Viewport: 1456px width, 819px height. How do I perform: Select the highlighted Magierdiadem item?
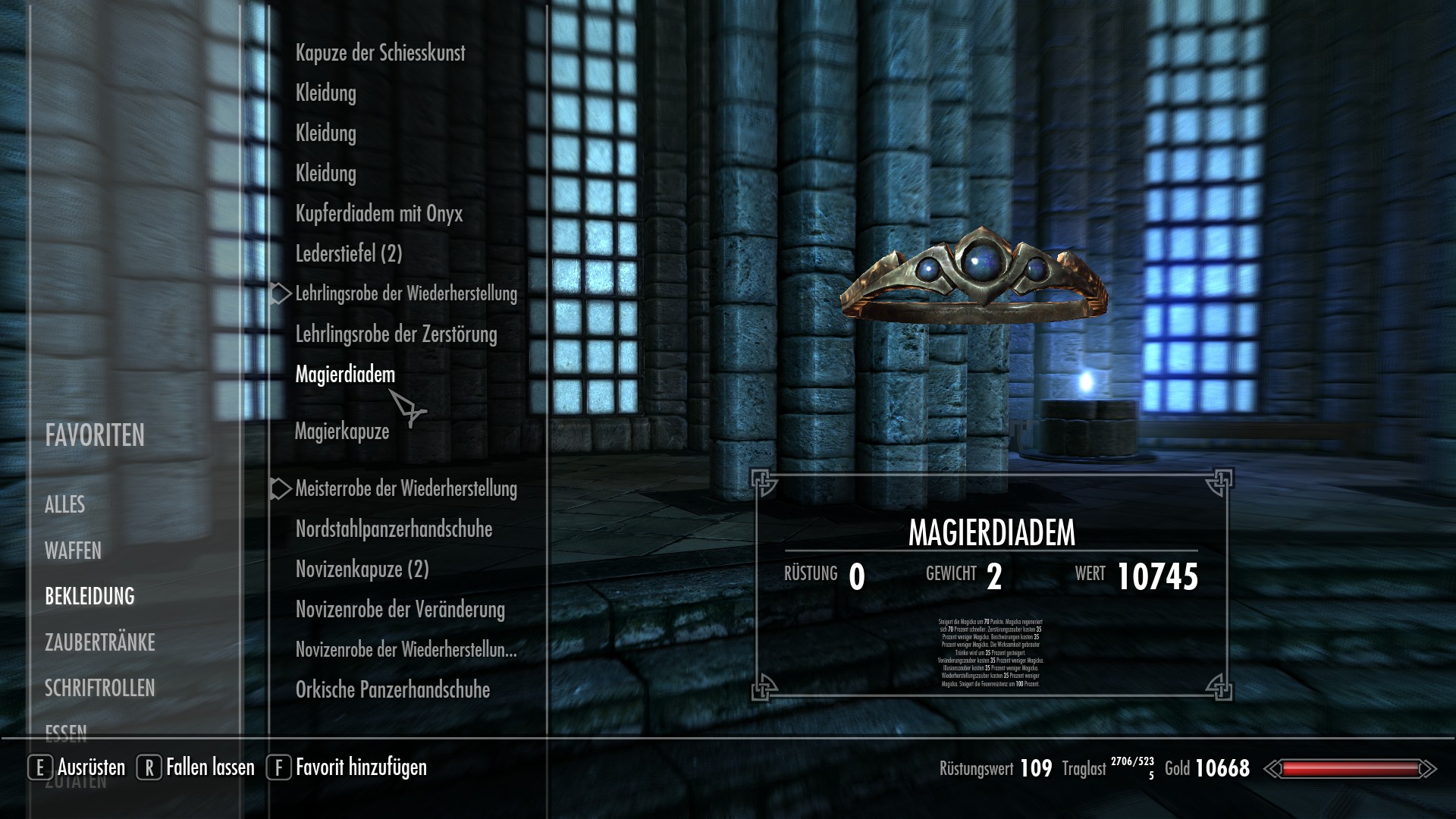point(345,375)
